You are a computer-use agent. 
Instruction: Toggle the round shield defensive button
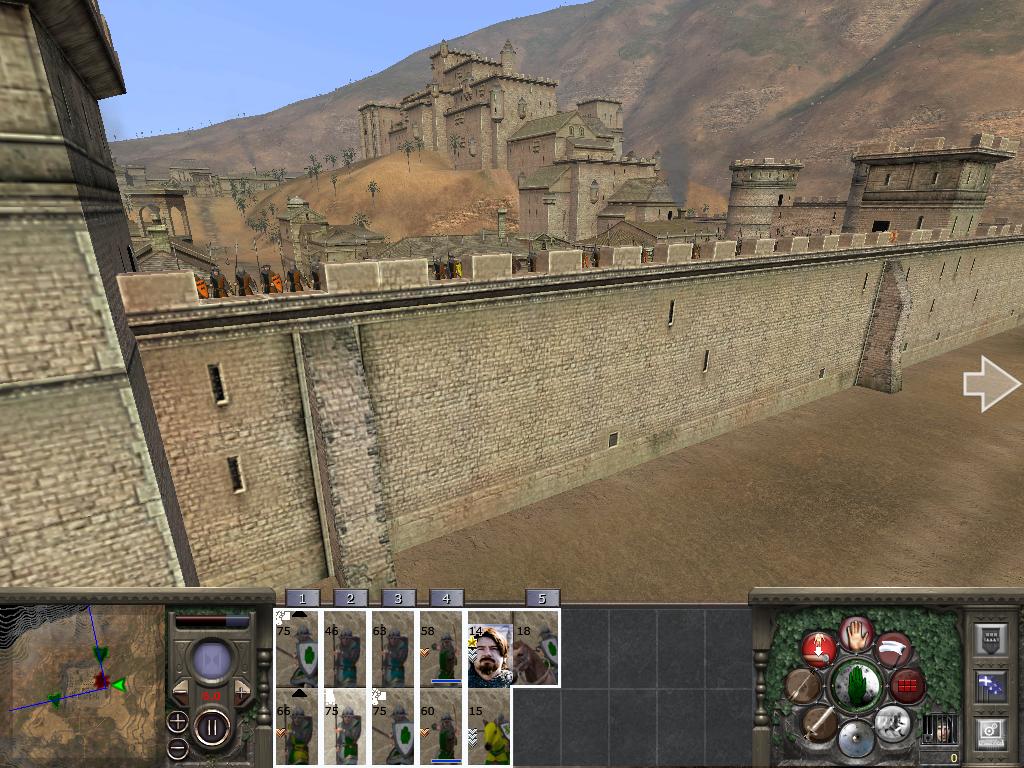pos(856,740)
